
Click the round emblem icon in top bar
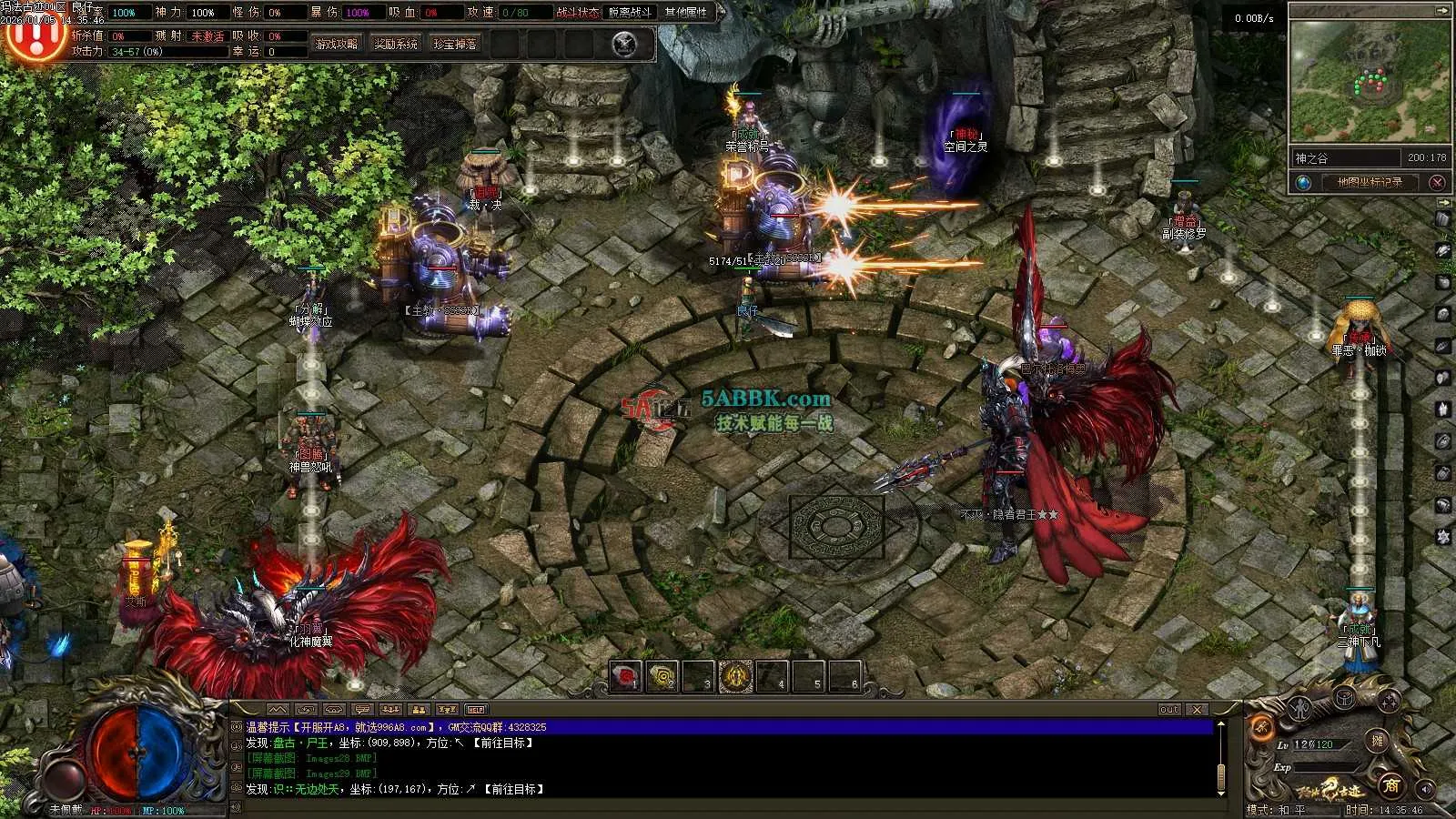click(624, 44)
